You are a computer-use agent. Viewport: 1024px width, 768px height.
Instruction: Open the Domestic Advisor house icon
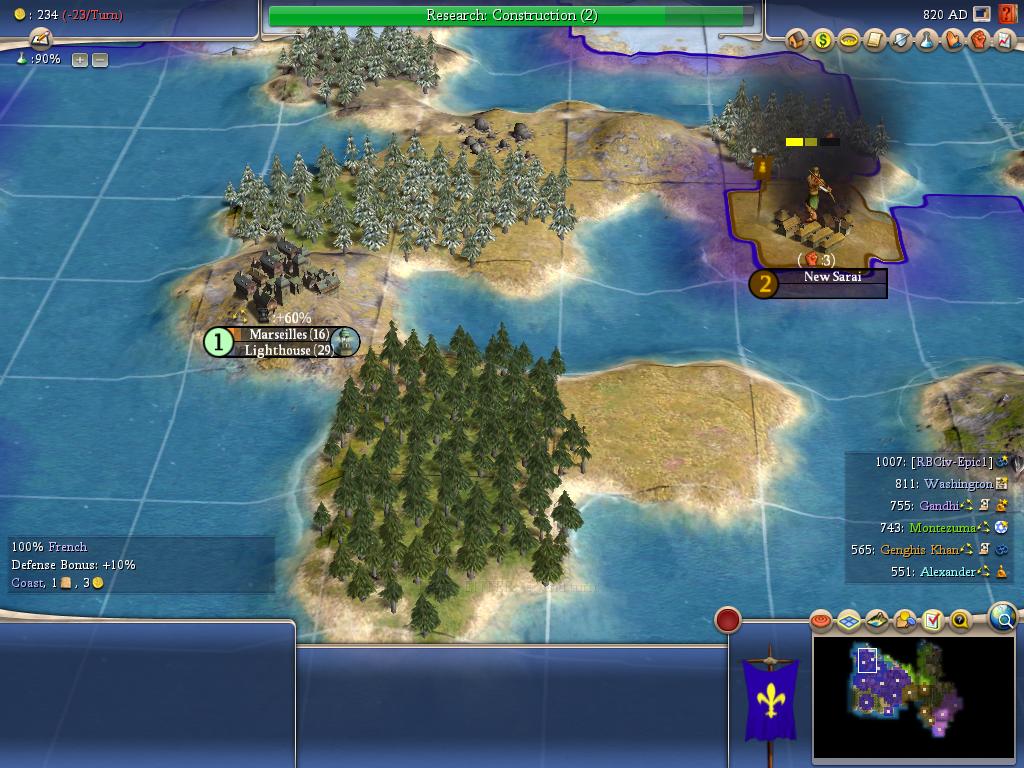[797, 40]
